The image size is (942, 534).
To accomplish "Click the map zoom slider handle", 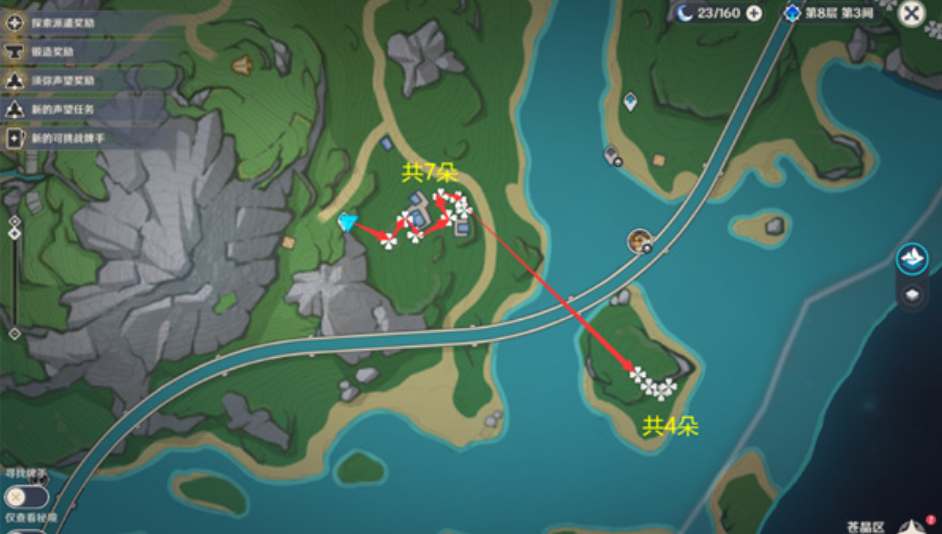I will (x=14, y=233).
